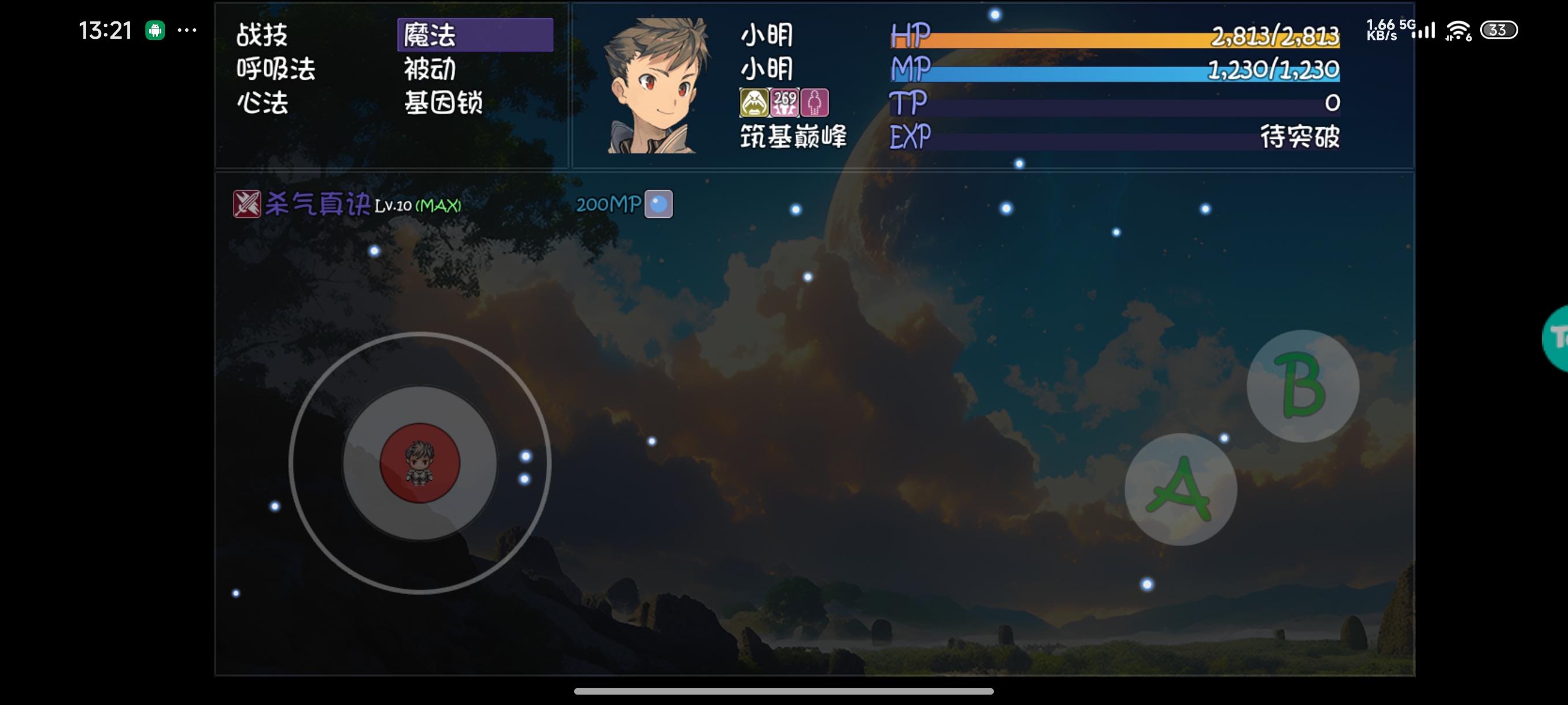The image size is (1568, 705).
Task: Click the Android mascot icon in status bar
Action: click(155, 30)
